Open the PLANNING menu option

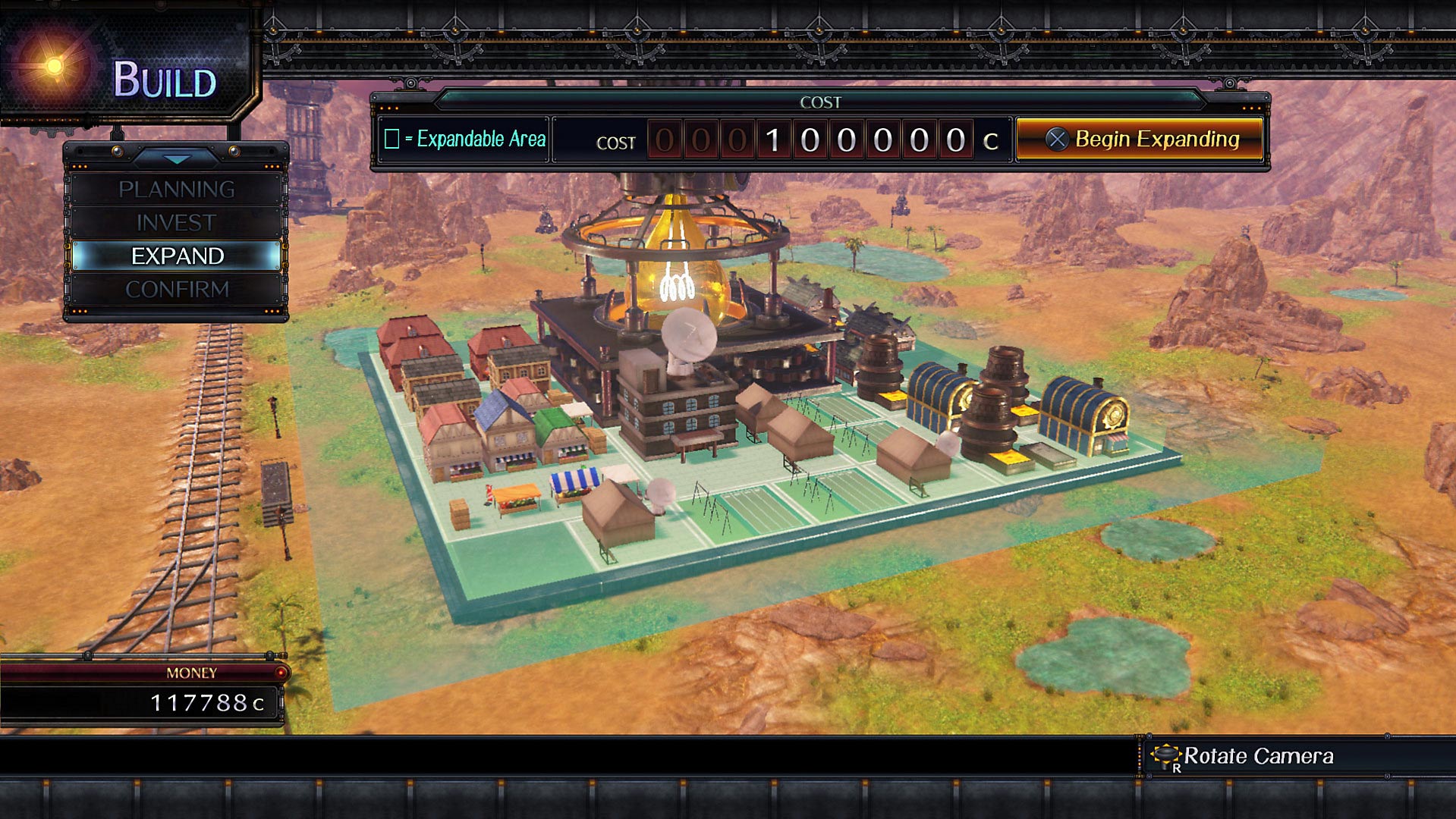[176, 189]
